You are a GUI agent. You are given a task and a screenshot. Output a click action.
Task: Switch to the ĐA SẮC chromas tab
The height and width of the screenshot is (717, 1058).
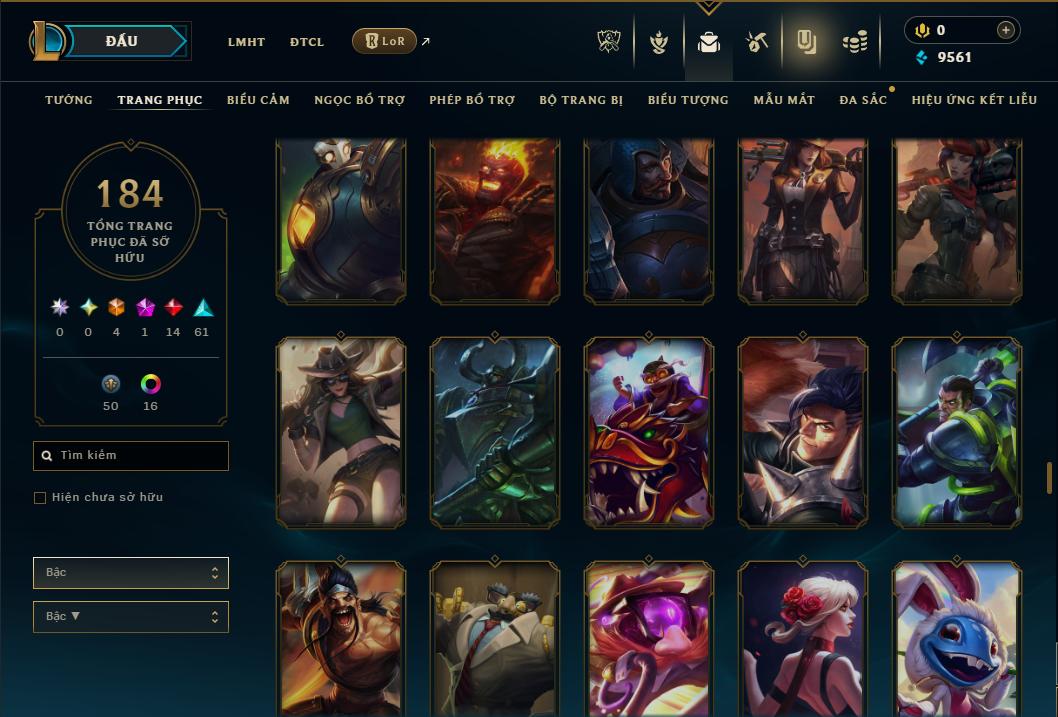[863, 100]
